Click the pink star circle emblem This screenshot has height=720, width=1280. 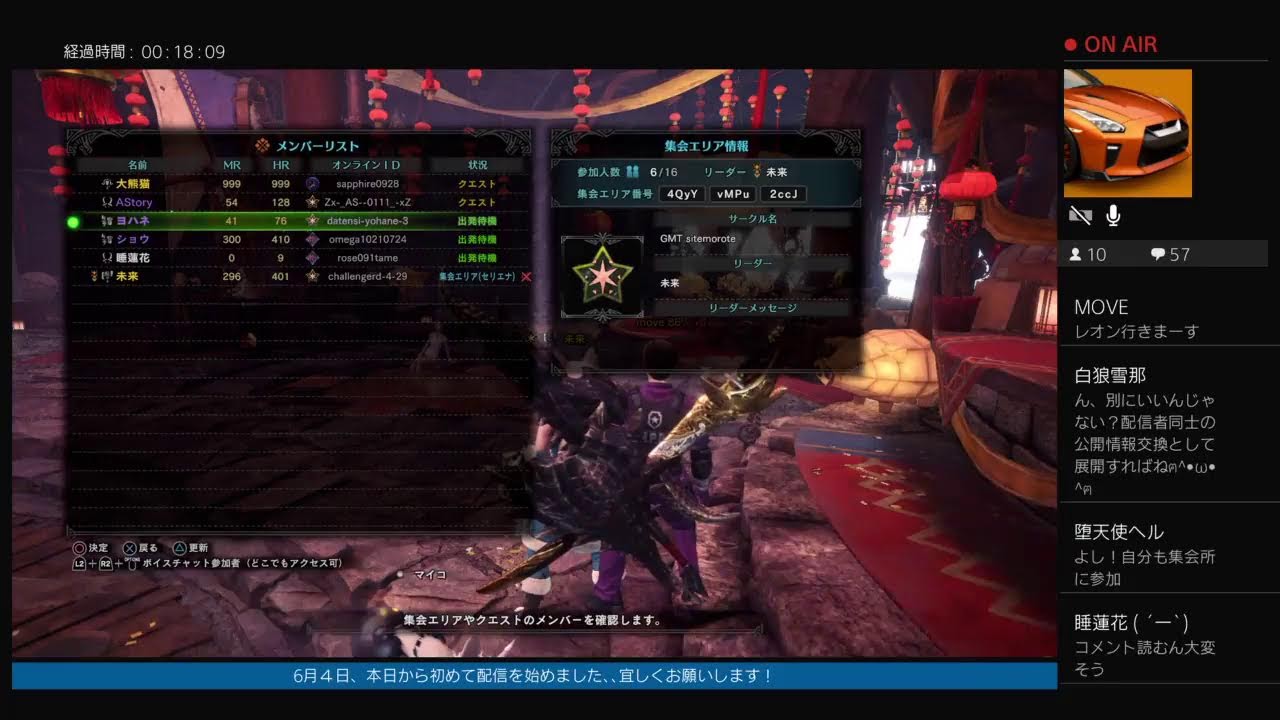tap(602, 276)
